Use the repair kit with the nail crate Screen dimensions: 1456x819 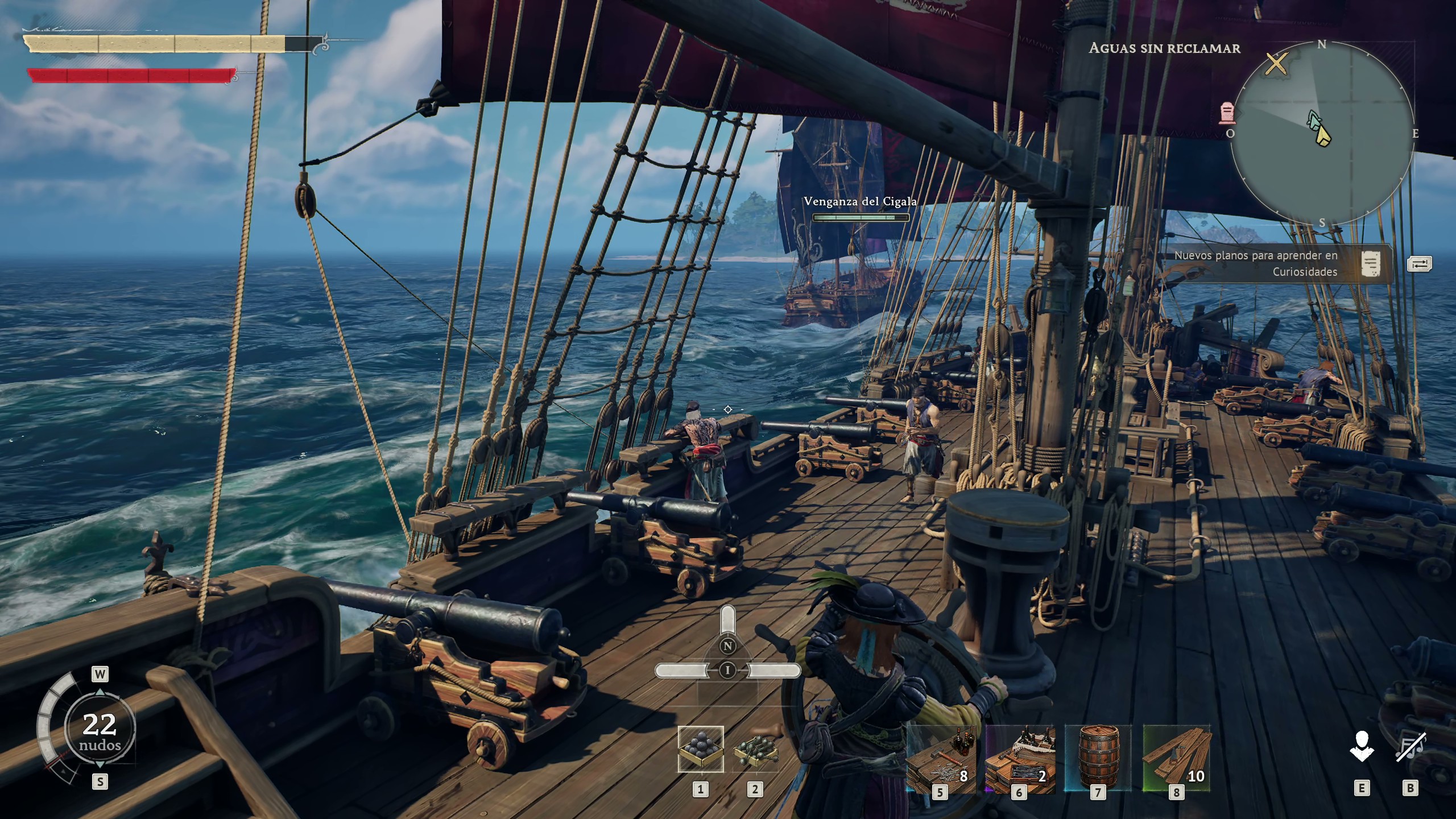click(1020, 759)
